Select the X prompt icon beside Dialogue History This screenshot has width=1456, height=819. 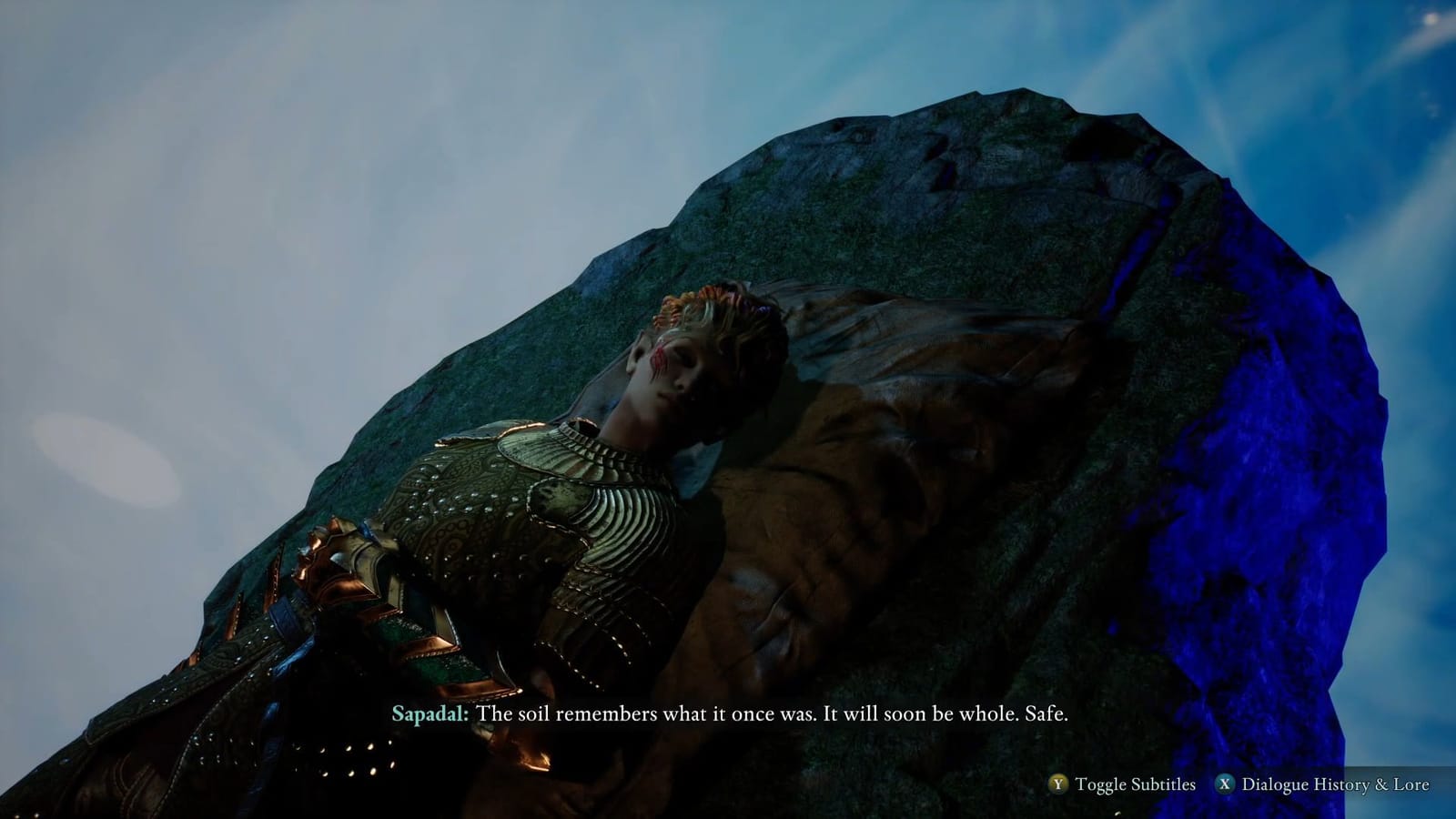(1226, 783)
